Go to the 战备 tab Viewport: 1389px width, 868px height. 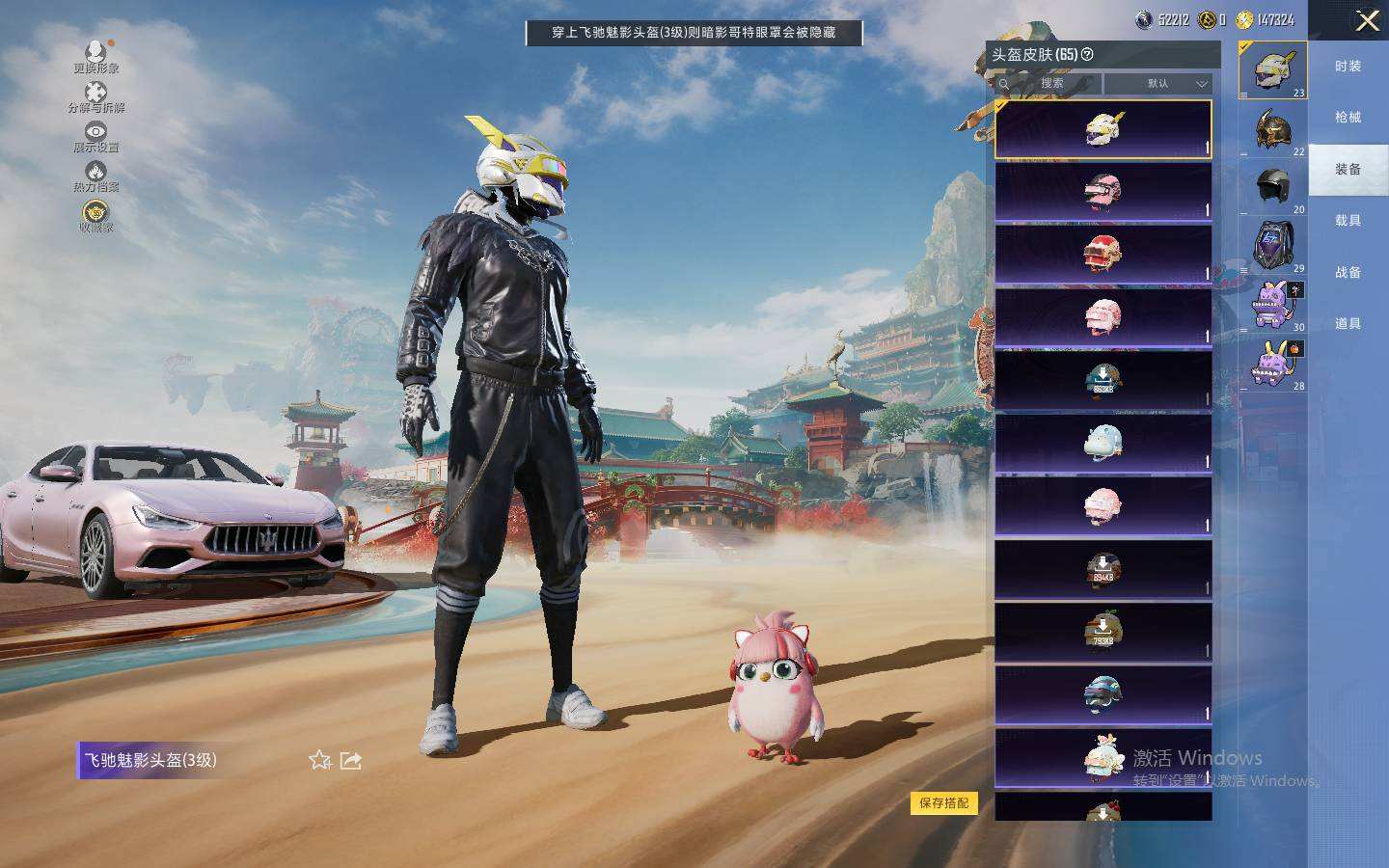pos(1348,273)
